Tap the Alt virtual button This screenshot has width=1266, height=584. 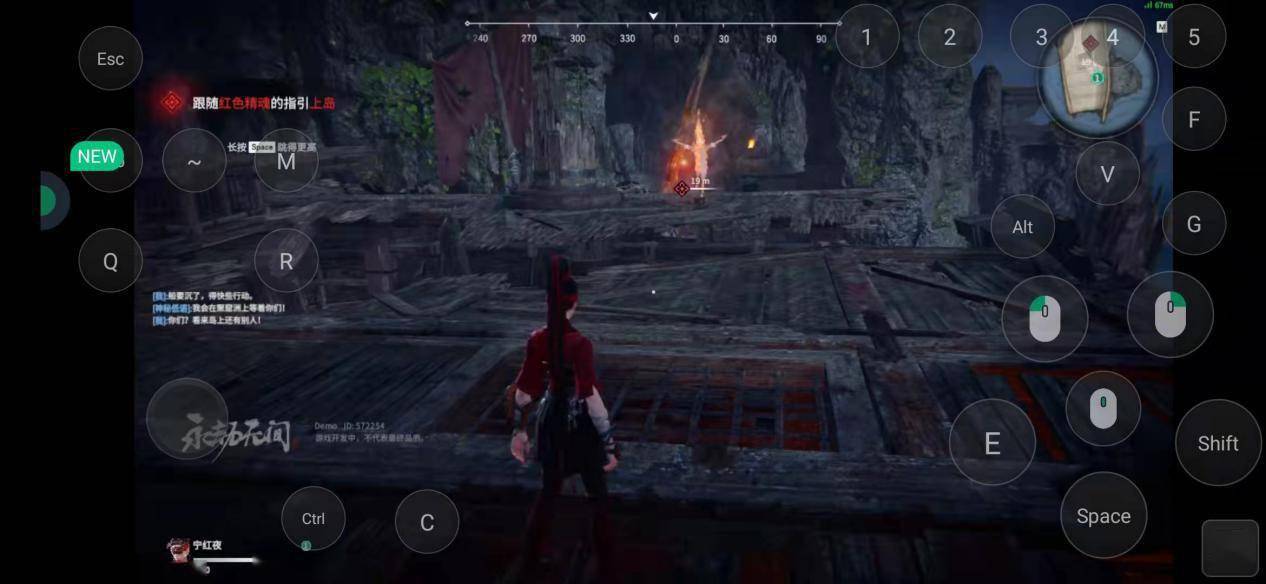point(1022,227)
